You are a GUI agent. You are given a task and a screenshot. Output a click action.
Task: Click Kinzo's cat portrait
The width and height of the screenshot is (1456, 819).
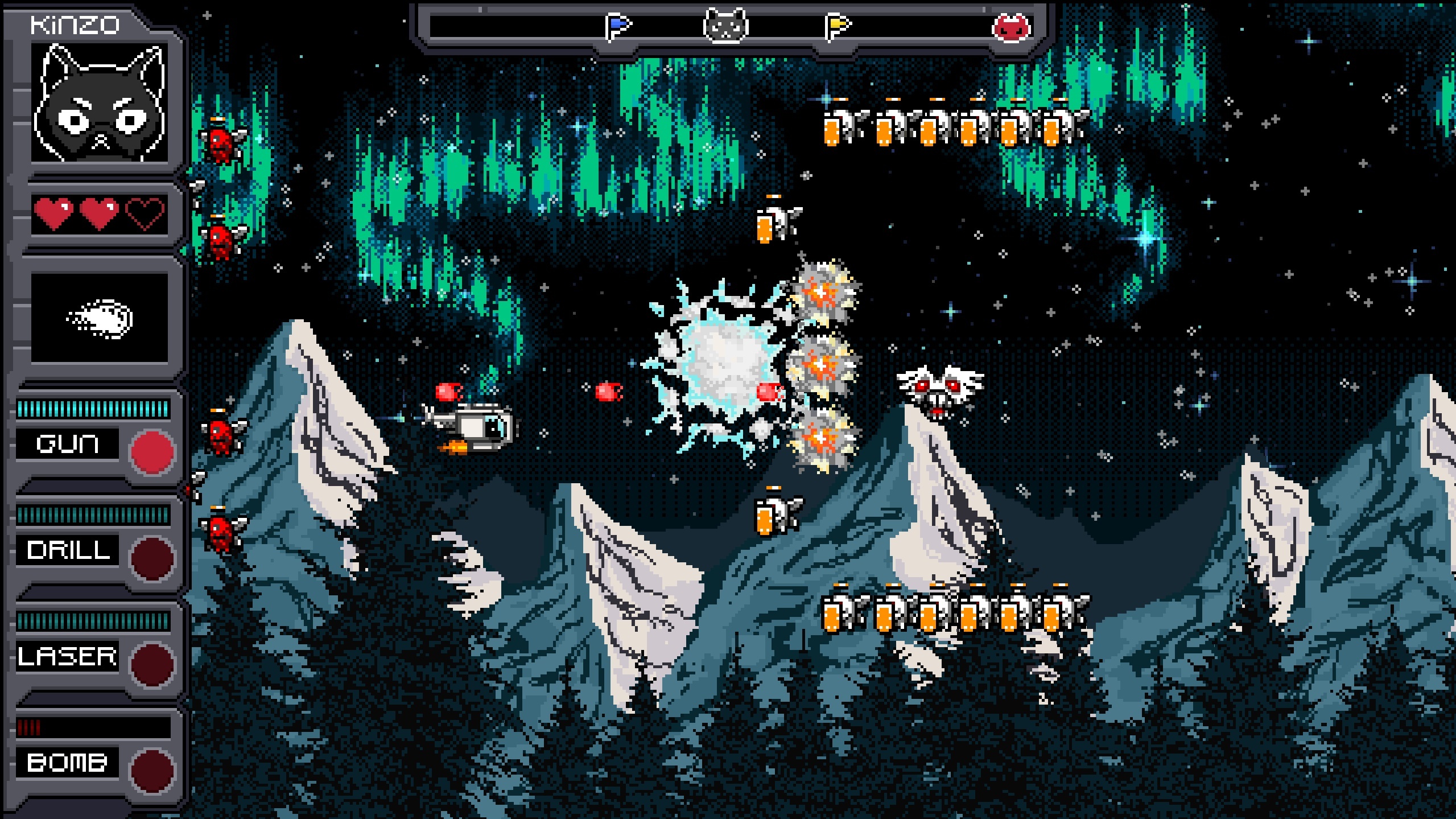coord(100,103)
